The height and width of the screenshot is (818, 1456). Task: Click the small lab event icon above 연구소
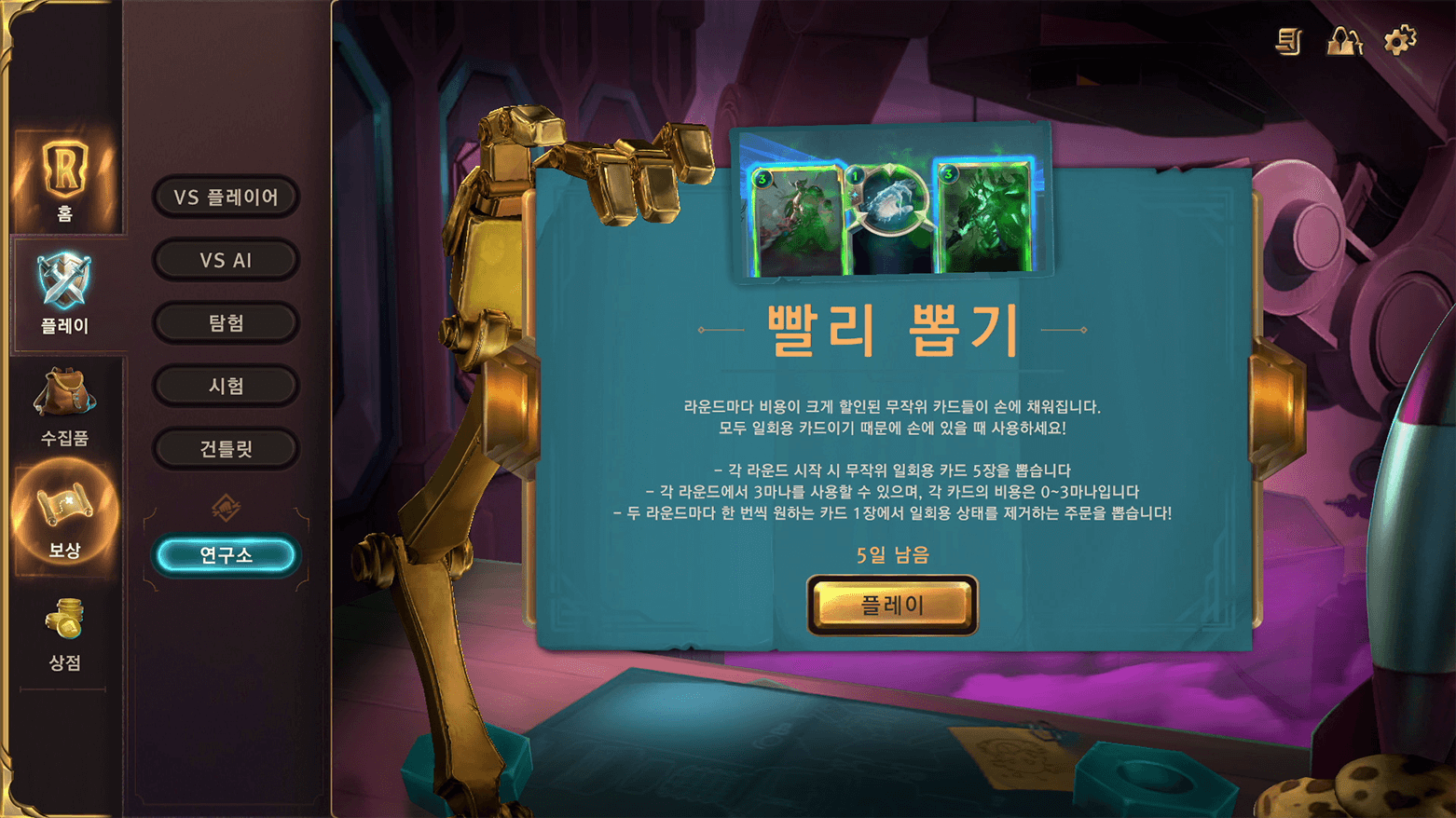pos(226,507)
